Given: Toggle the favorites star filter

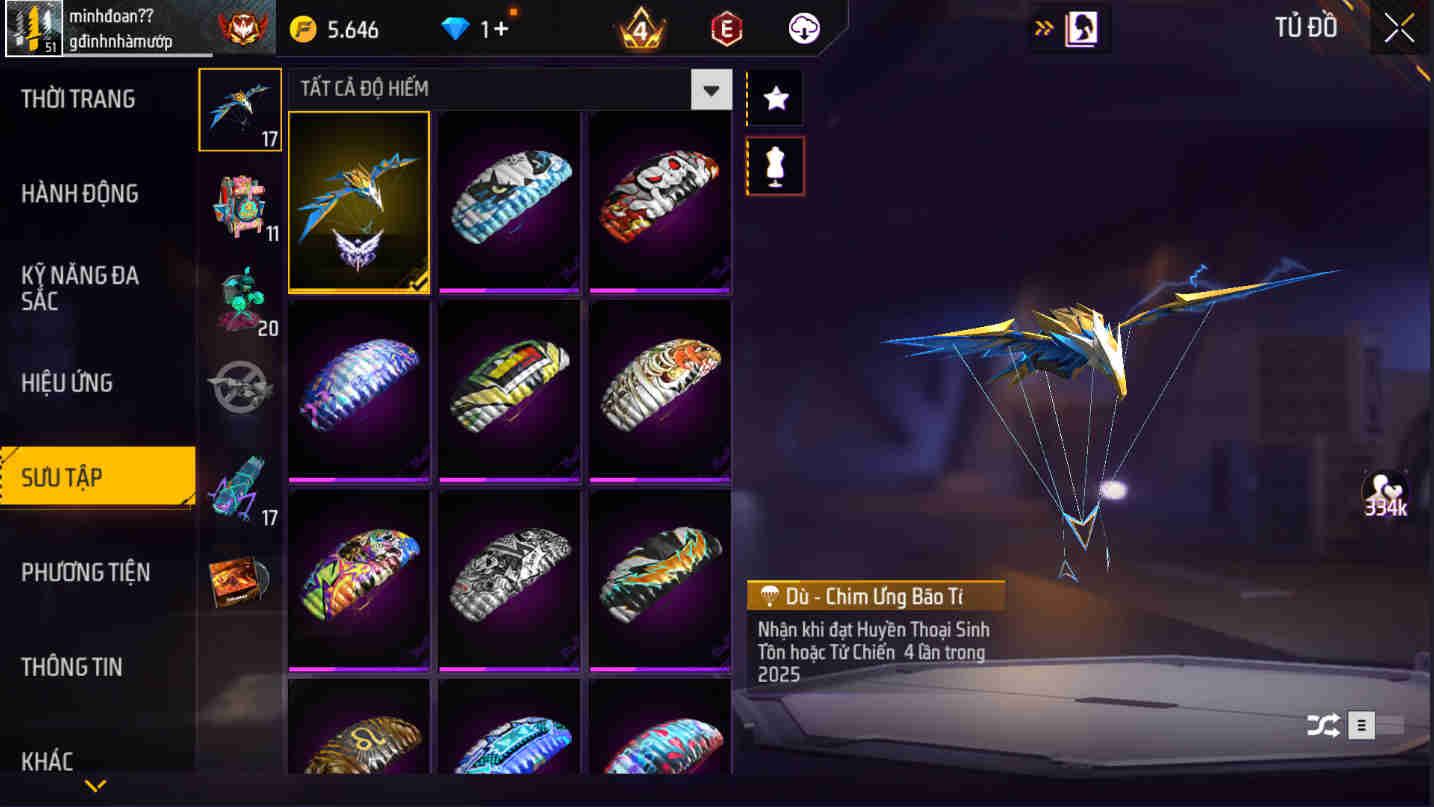Looking at the screenshot, I should click(x=774, y=98).
